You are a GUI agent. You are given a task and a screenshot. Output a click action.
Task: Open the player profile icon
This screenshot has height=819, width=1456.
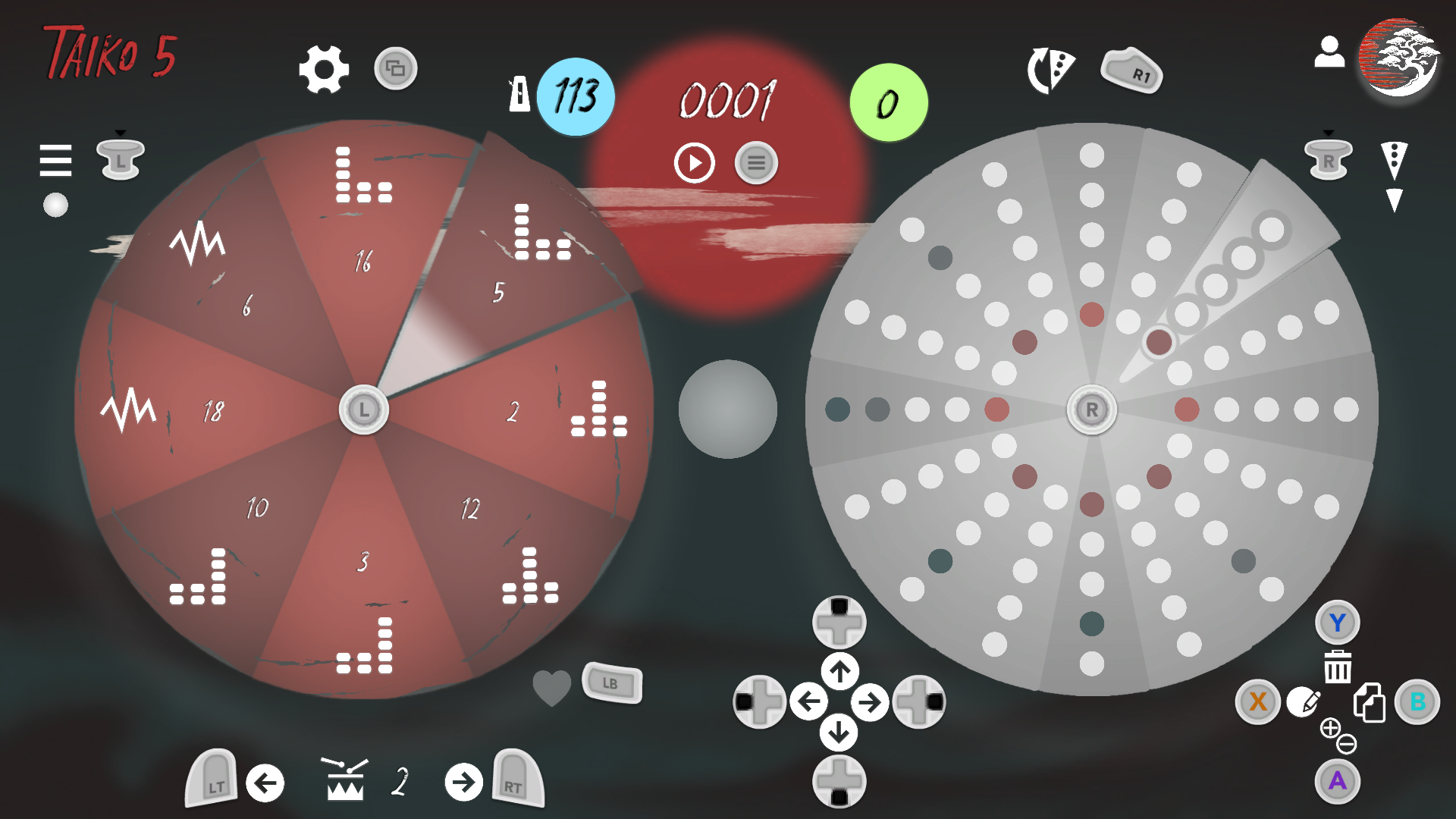1329,52
